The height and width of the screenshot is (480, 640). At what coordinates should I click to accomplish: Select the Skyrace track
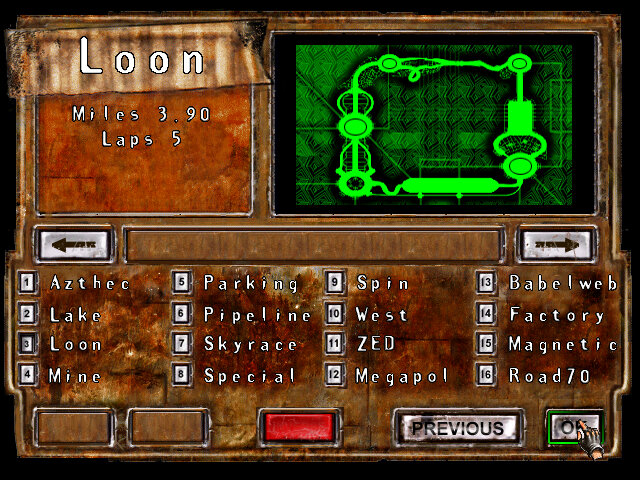click(x=251, y=345)
